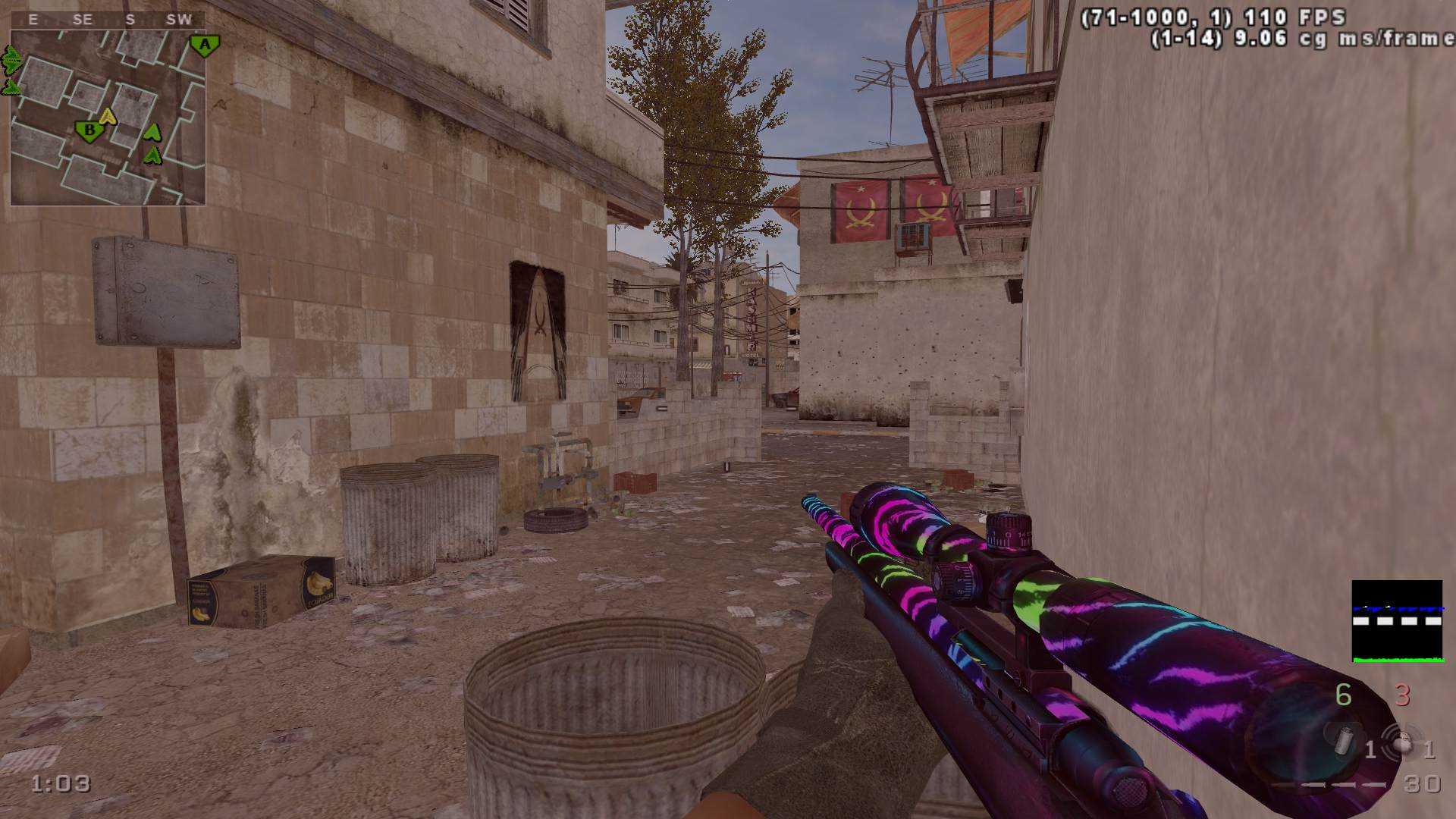Click the yellow player arrow on minimap
Screen dimensions: 1456x819
tap(108, 115)
